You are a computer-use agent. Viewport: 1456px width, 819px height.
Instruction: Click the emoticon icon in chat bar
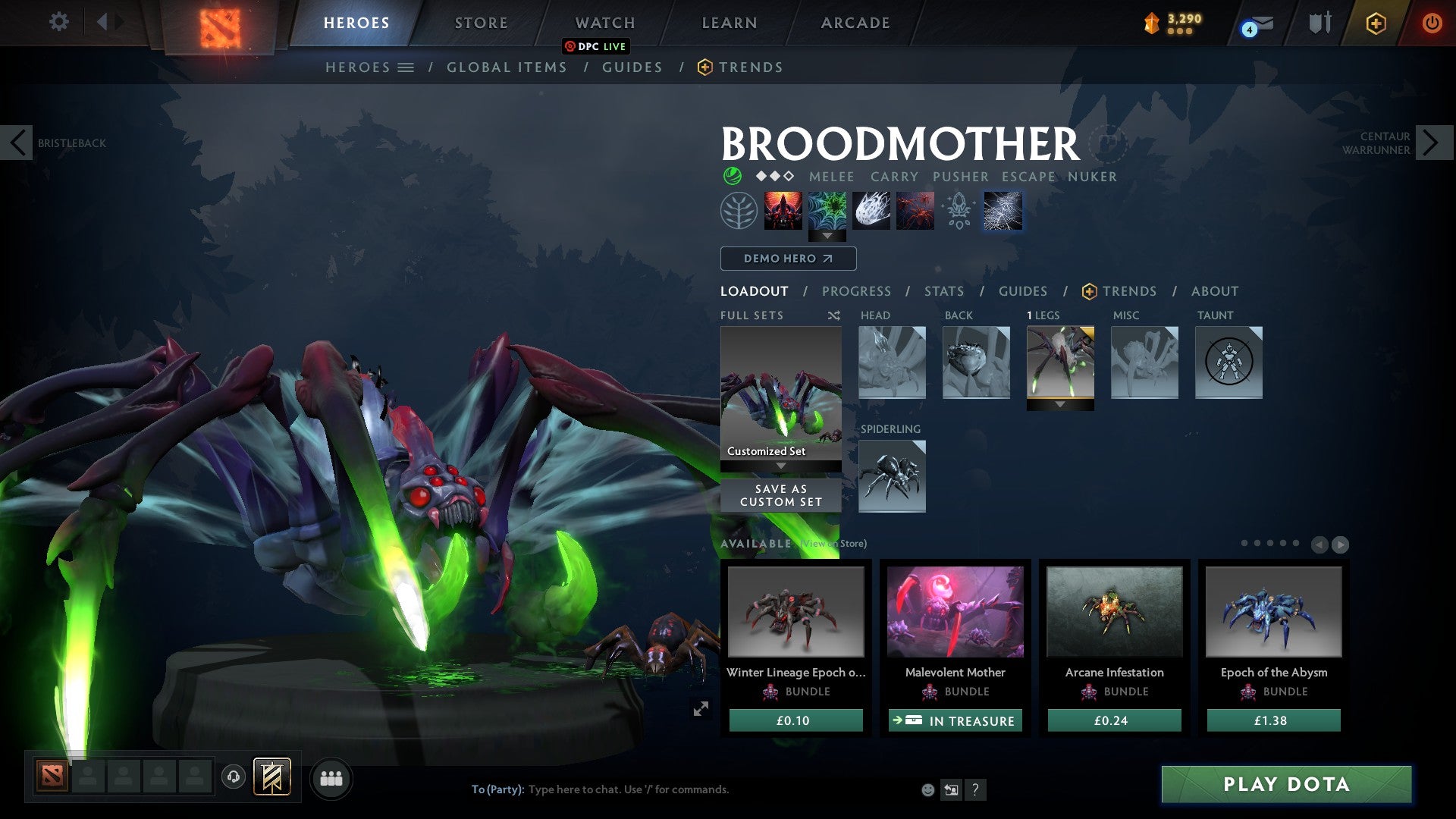pos(927,789)
